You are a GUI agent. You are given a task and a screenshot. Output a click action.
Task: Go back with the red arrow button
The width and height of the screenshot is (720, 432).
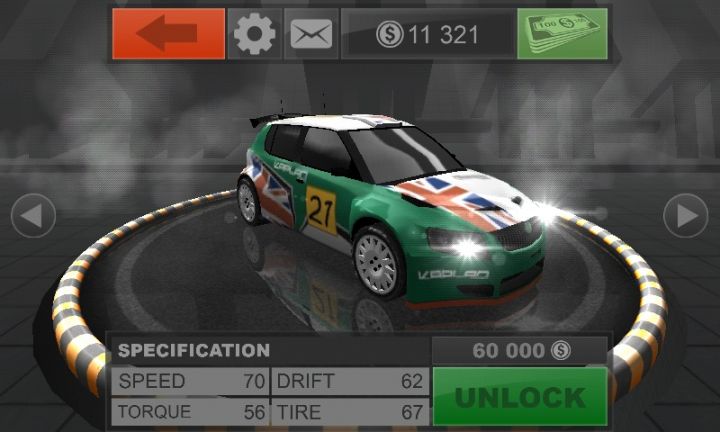tap(168, 34)
